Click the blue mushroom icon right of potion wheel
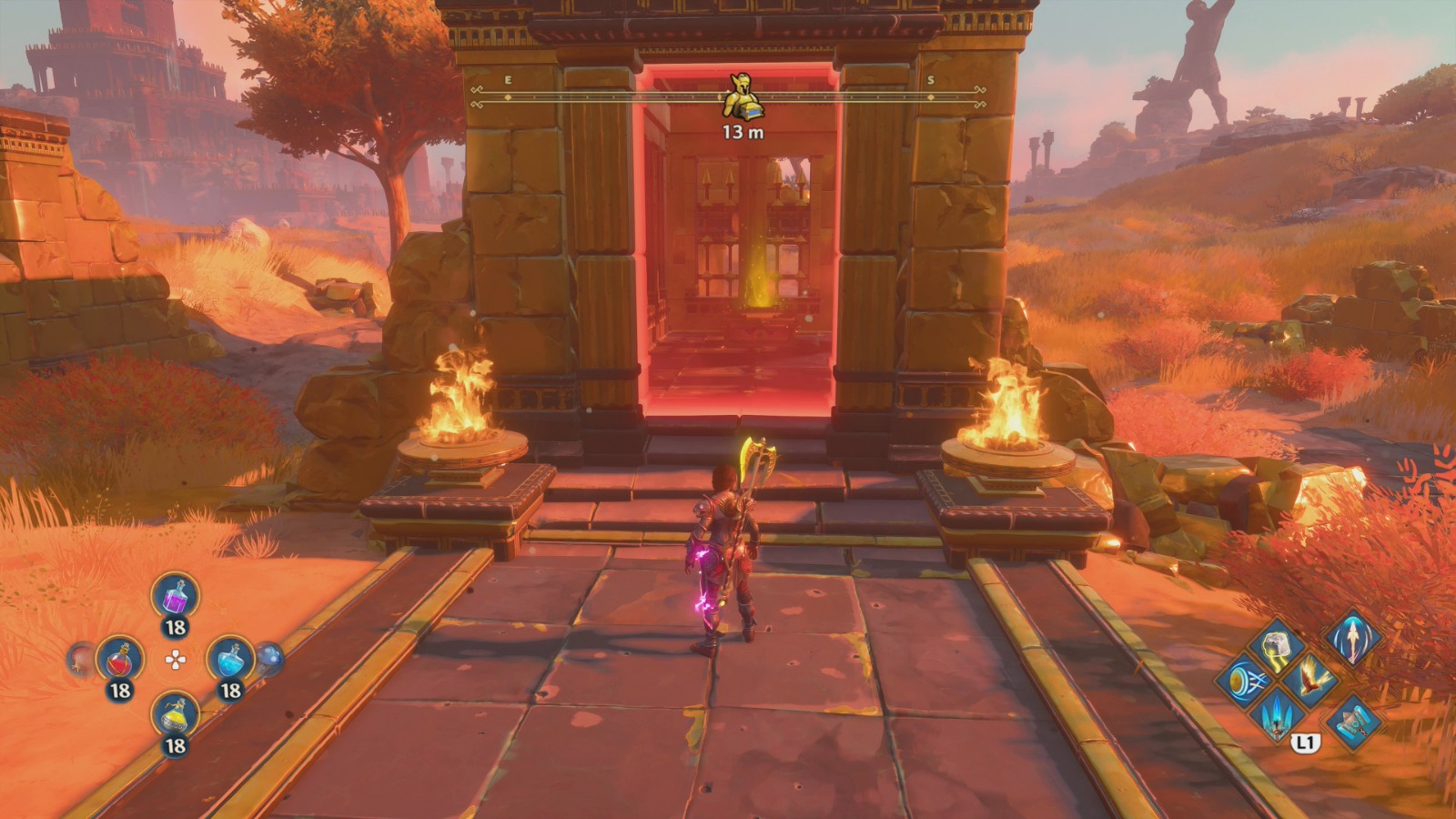The height and width of the screenshot is (819, 1456). [x=269, y=657]
